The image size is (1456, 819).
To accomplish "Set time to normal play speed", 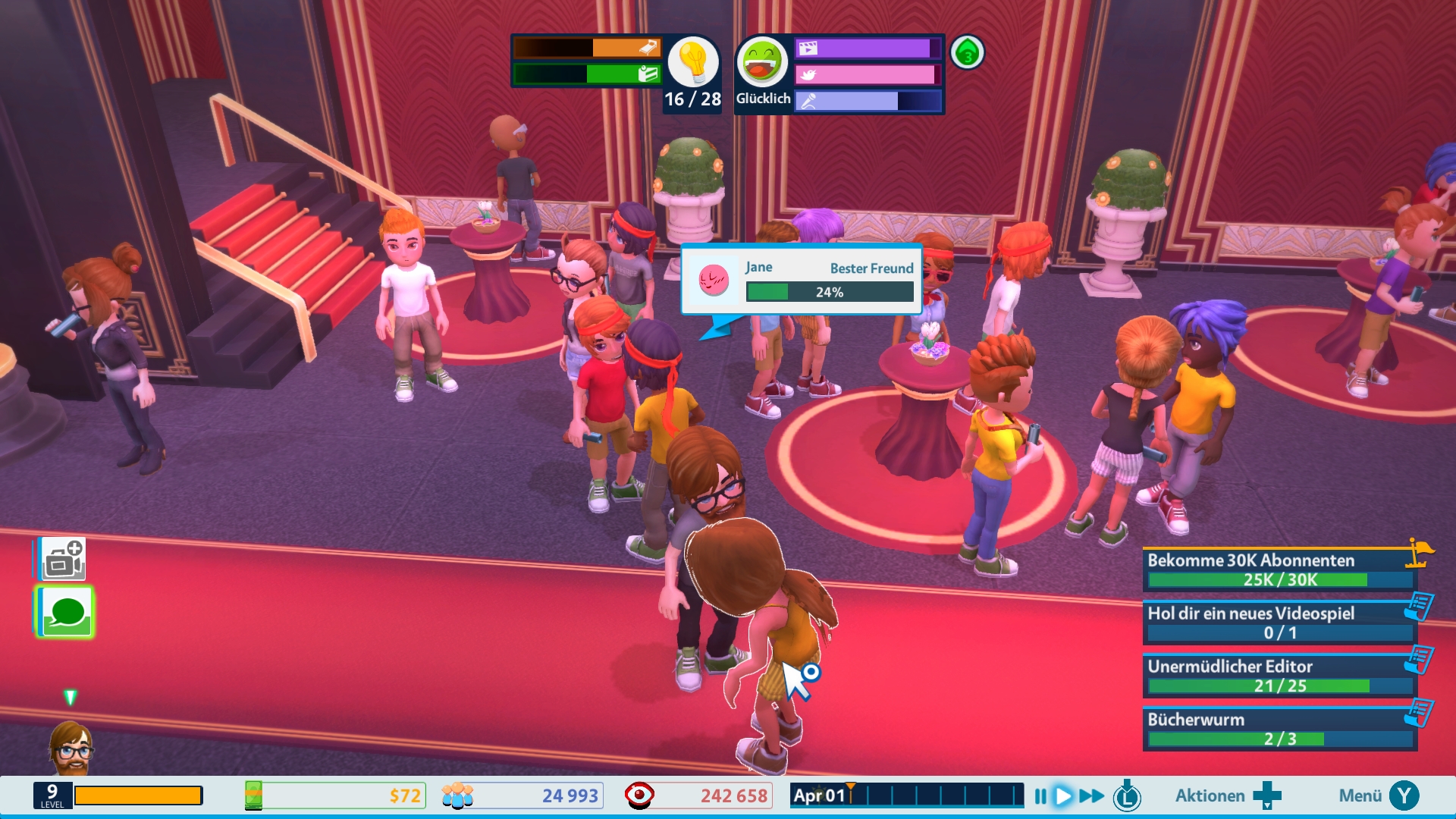I will click(x=1064, y=796).
